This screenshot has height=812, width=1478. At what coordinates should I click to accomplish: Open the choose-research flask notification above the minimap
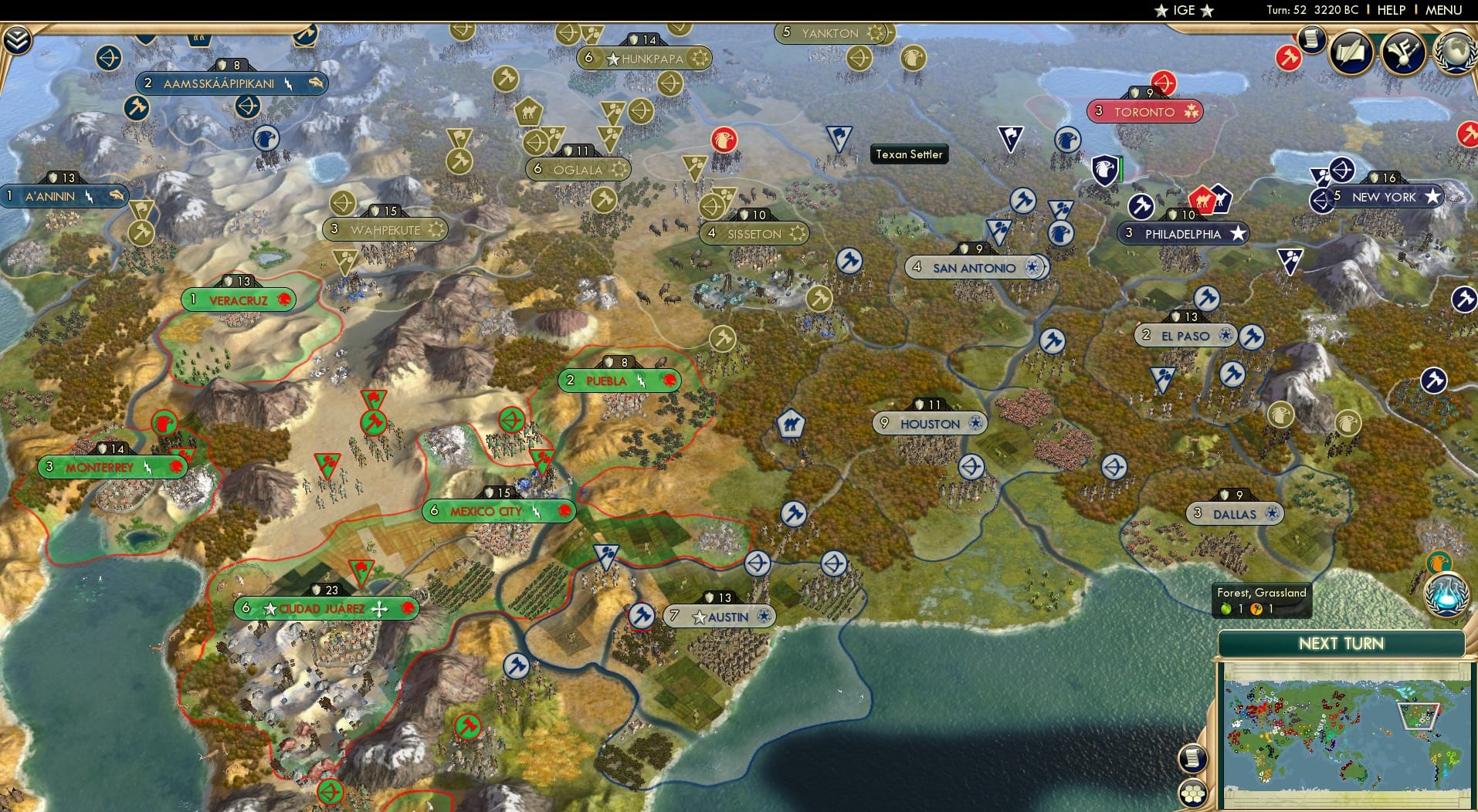(x=1446, y=595)
